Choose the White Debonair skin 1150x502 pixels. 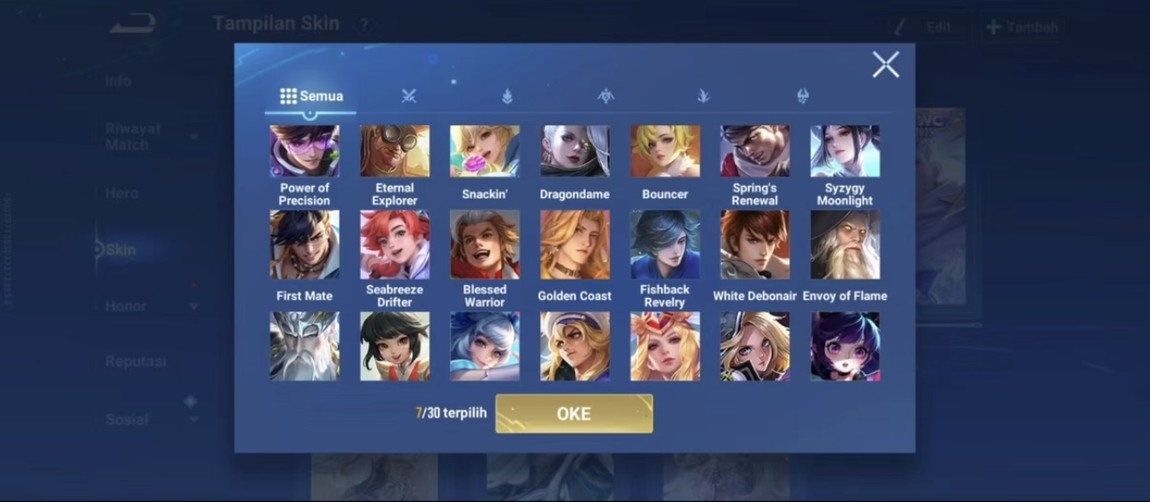[754, 245]
